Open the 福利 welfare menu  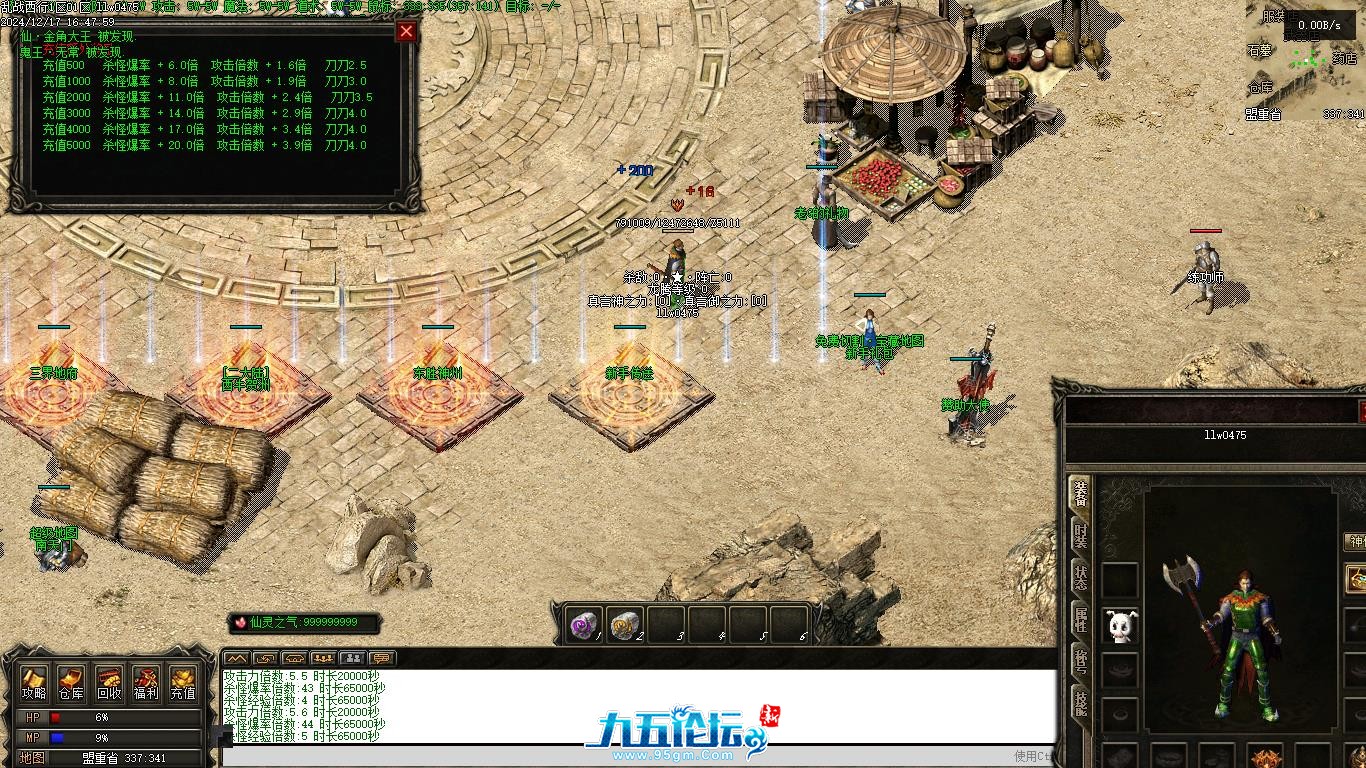(146, 683)
